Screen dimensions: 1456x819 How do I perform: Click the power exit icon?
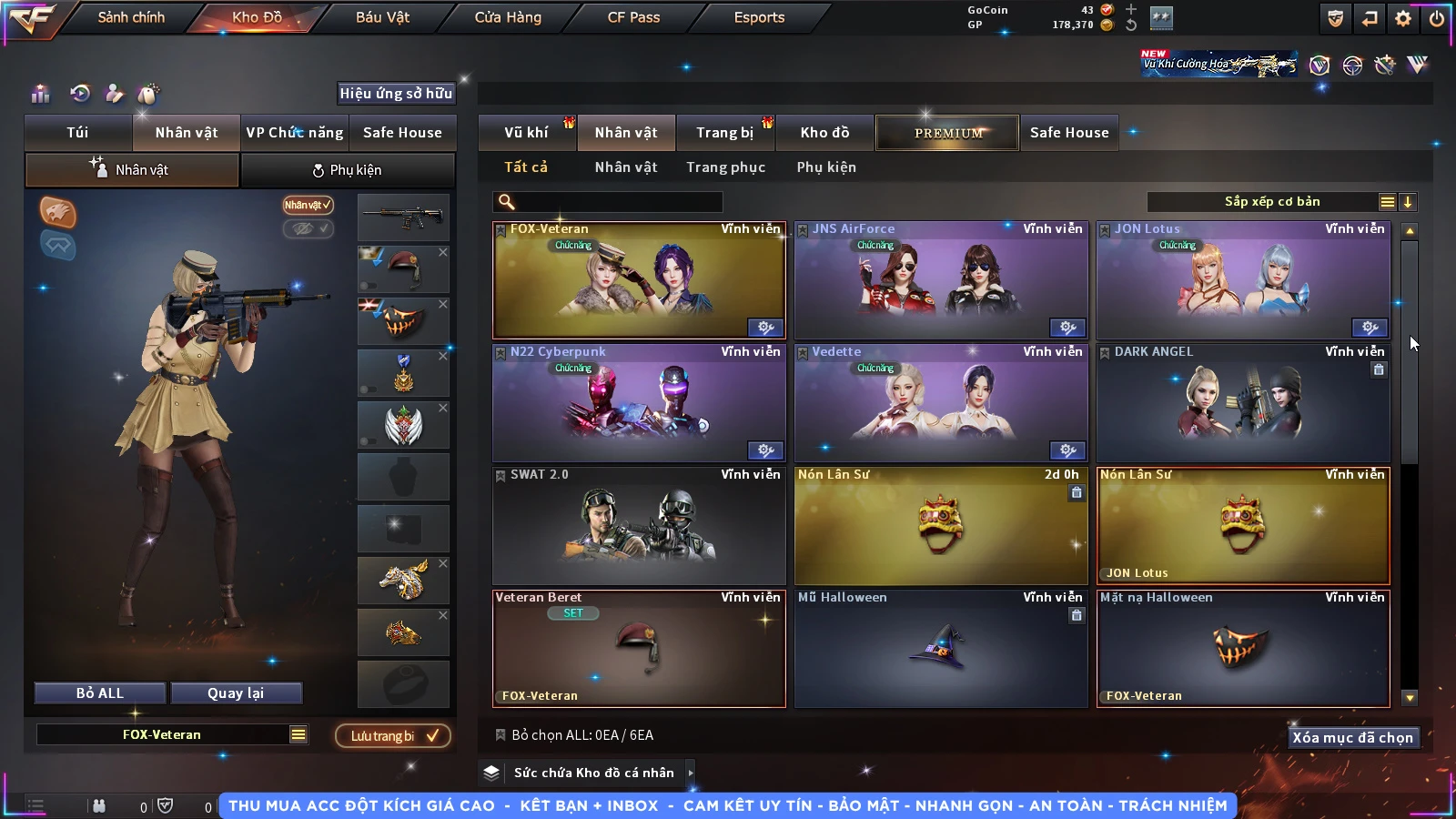pos(1437,18)
